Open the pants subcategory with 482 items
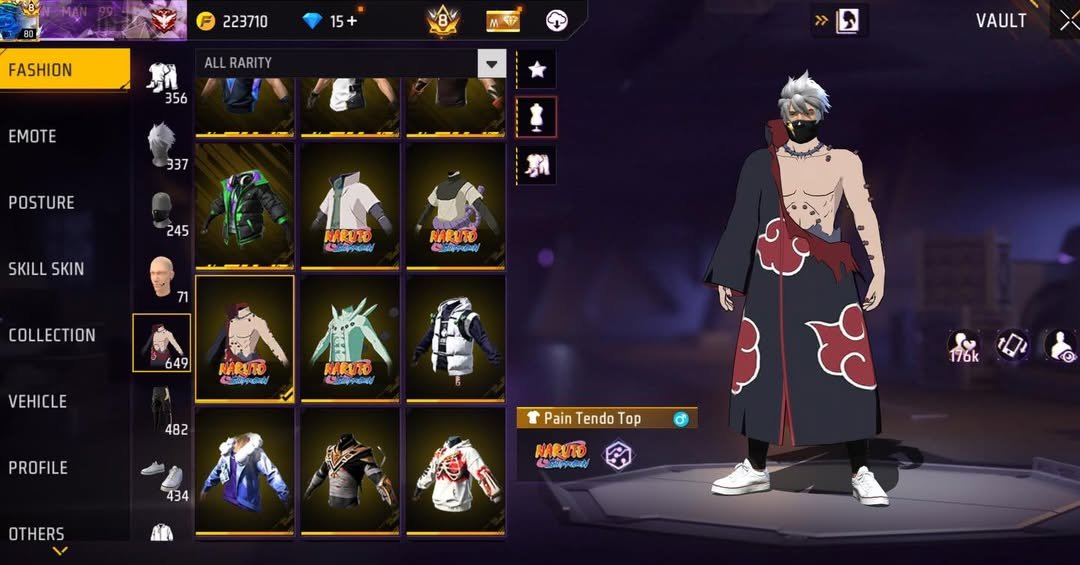The height and width of the screenshot is (565, 1080). pos(162,412)
